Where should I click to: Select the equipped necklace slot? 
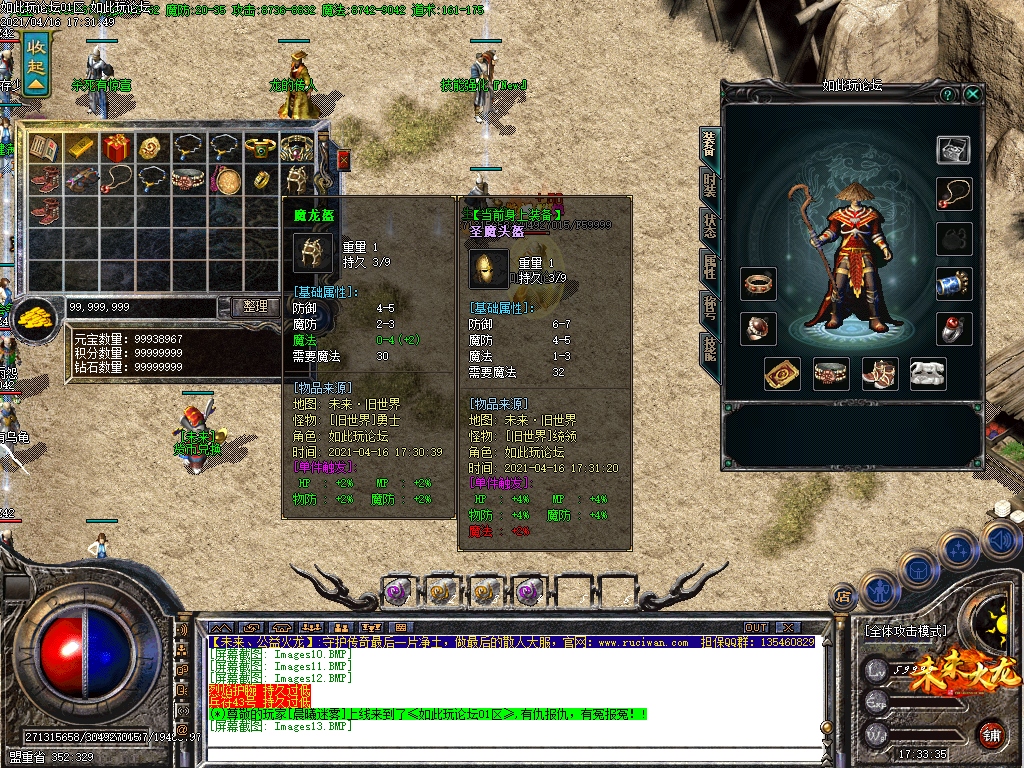point(953,194)
